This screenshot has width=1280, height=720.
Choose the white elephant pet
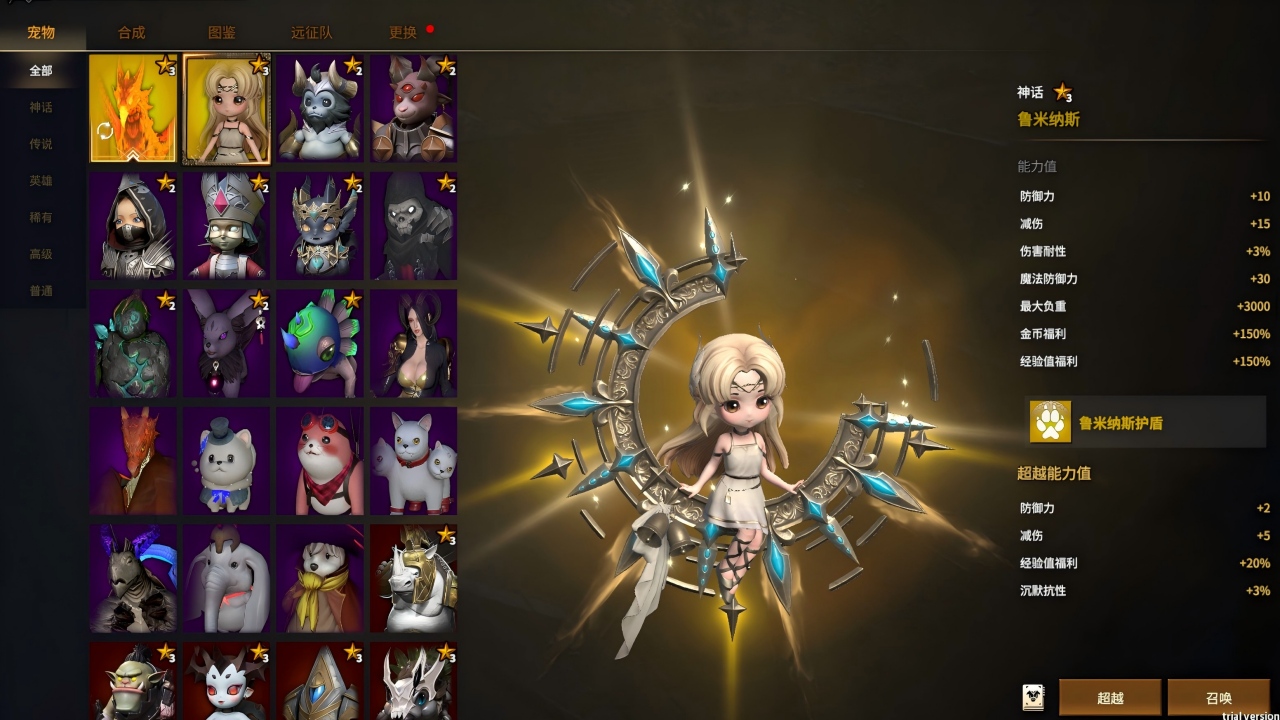(227, 578)
